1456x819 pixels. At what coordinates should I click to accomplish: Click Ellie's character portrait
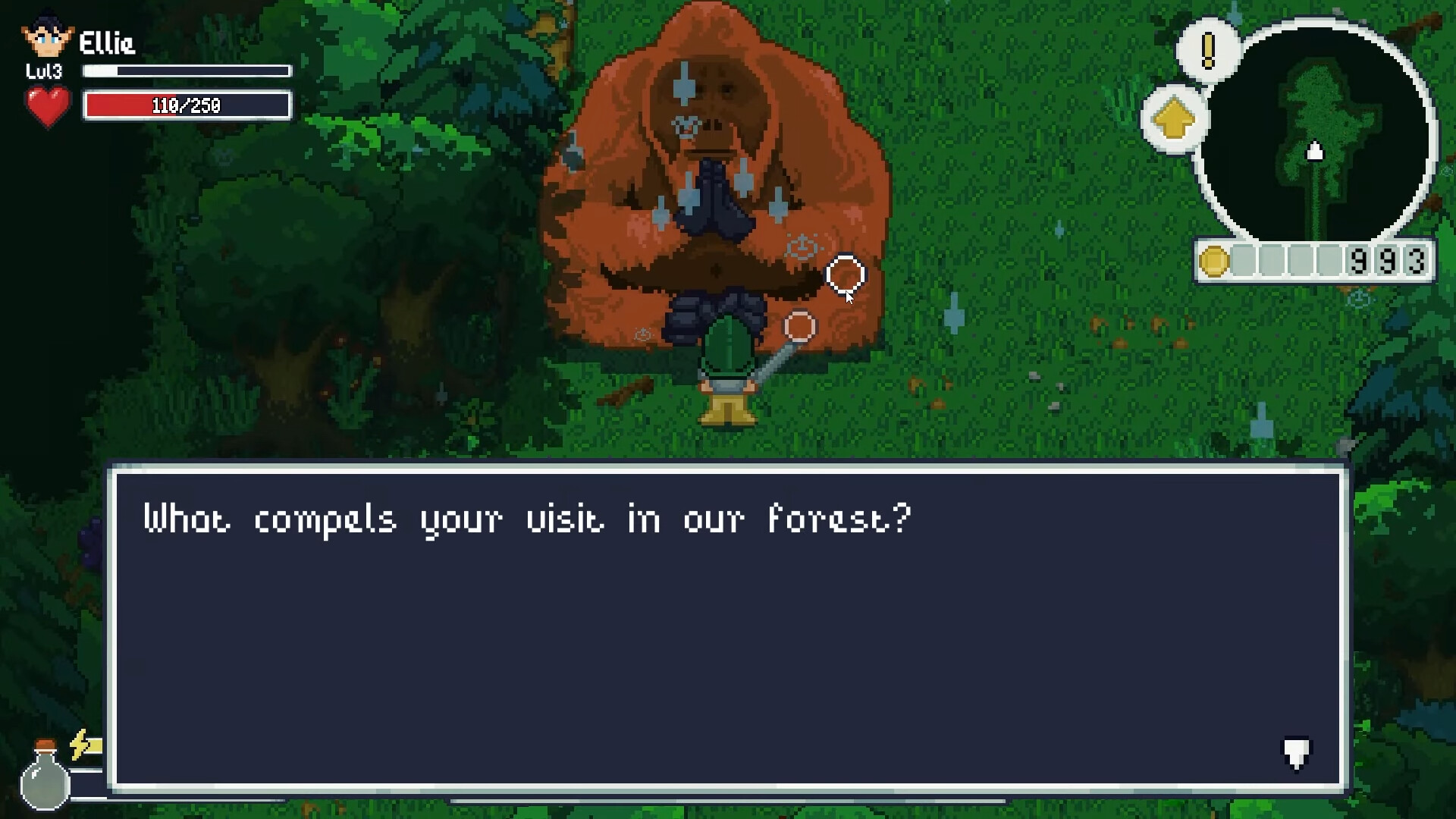tap(47, 36)
